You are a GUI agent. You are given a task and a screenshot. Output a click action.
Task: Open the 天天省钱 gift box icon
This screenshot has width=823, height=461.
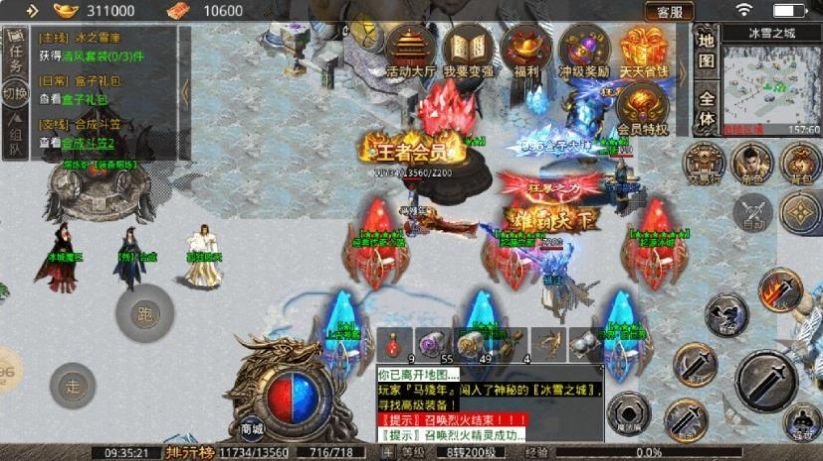tap(643, 52)
